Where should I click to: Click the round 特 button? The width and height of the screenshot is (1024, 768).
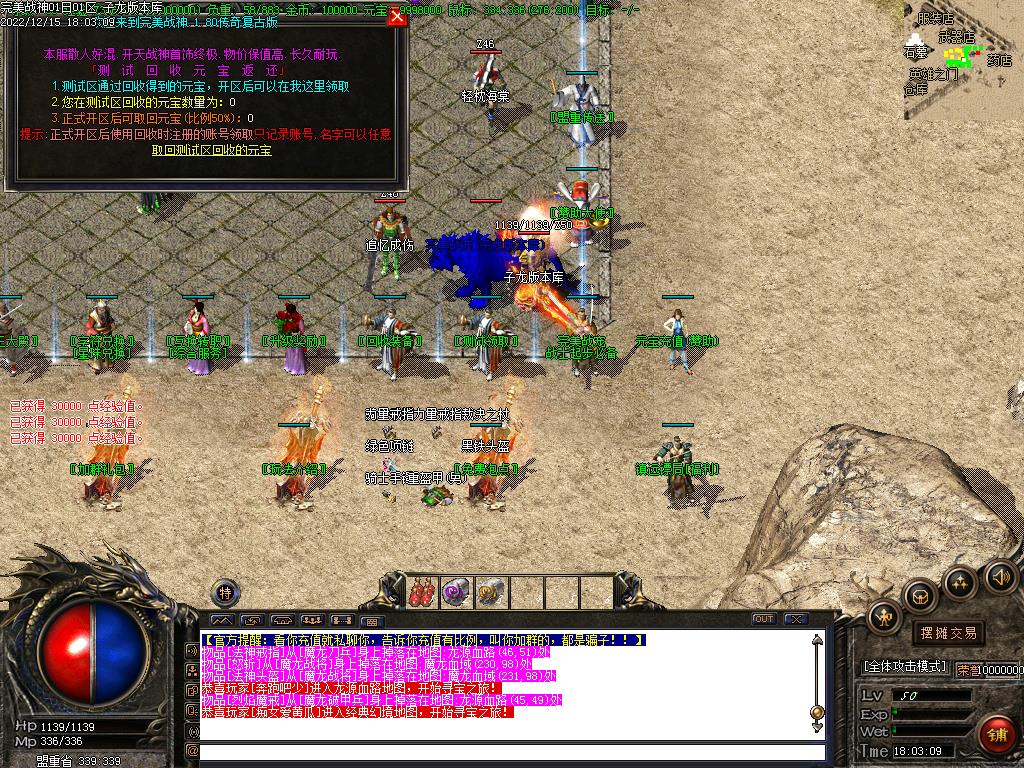tap(226, 593)
